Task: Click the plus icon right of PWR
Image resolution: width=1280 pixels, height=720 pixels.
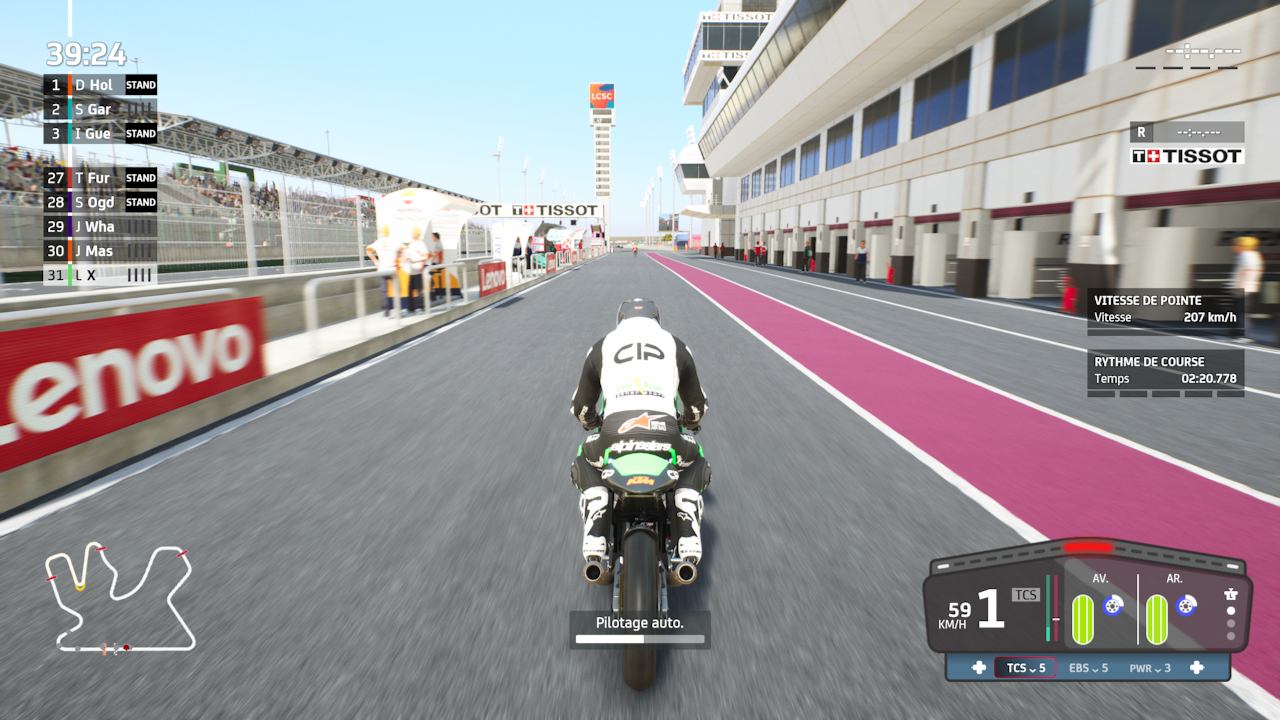Action: (x=1196, y=668)
